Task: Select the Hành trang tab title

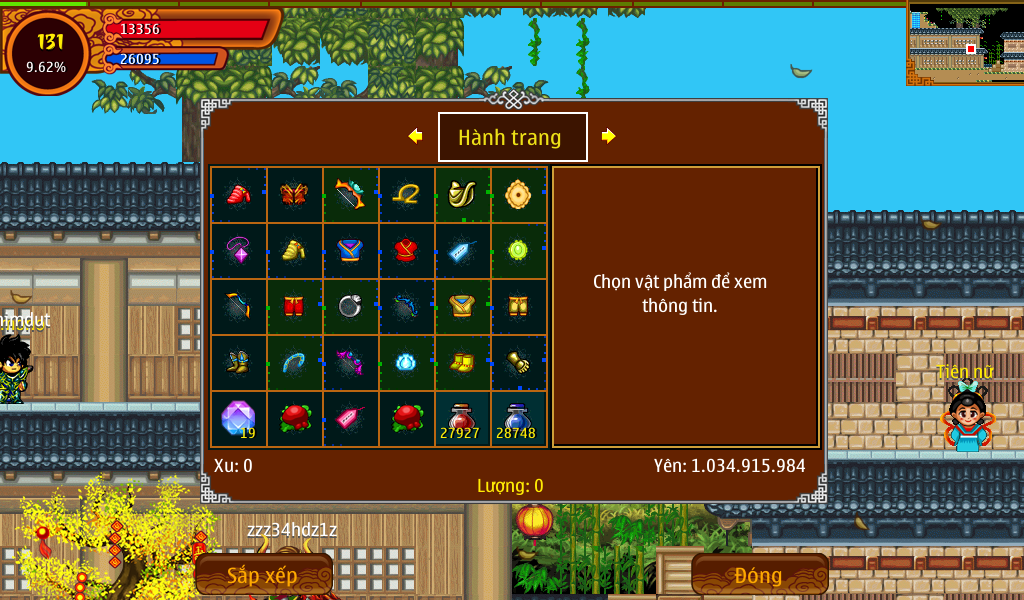Action: [x=512, y=137]
